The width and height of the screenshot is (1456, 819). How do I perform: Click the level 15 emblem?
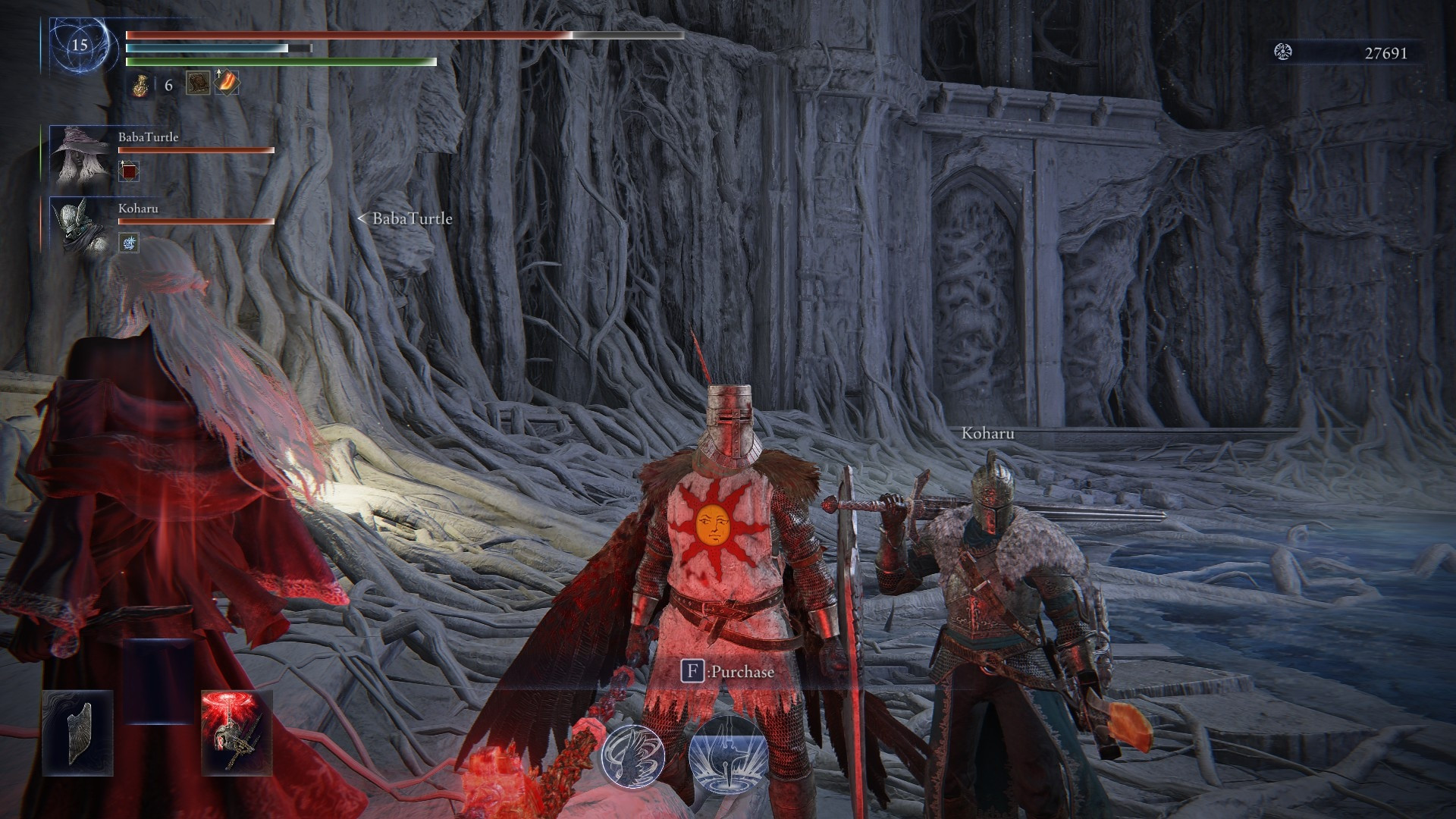[80, 45]
